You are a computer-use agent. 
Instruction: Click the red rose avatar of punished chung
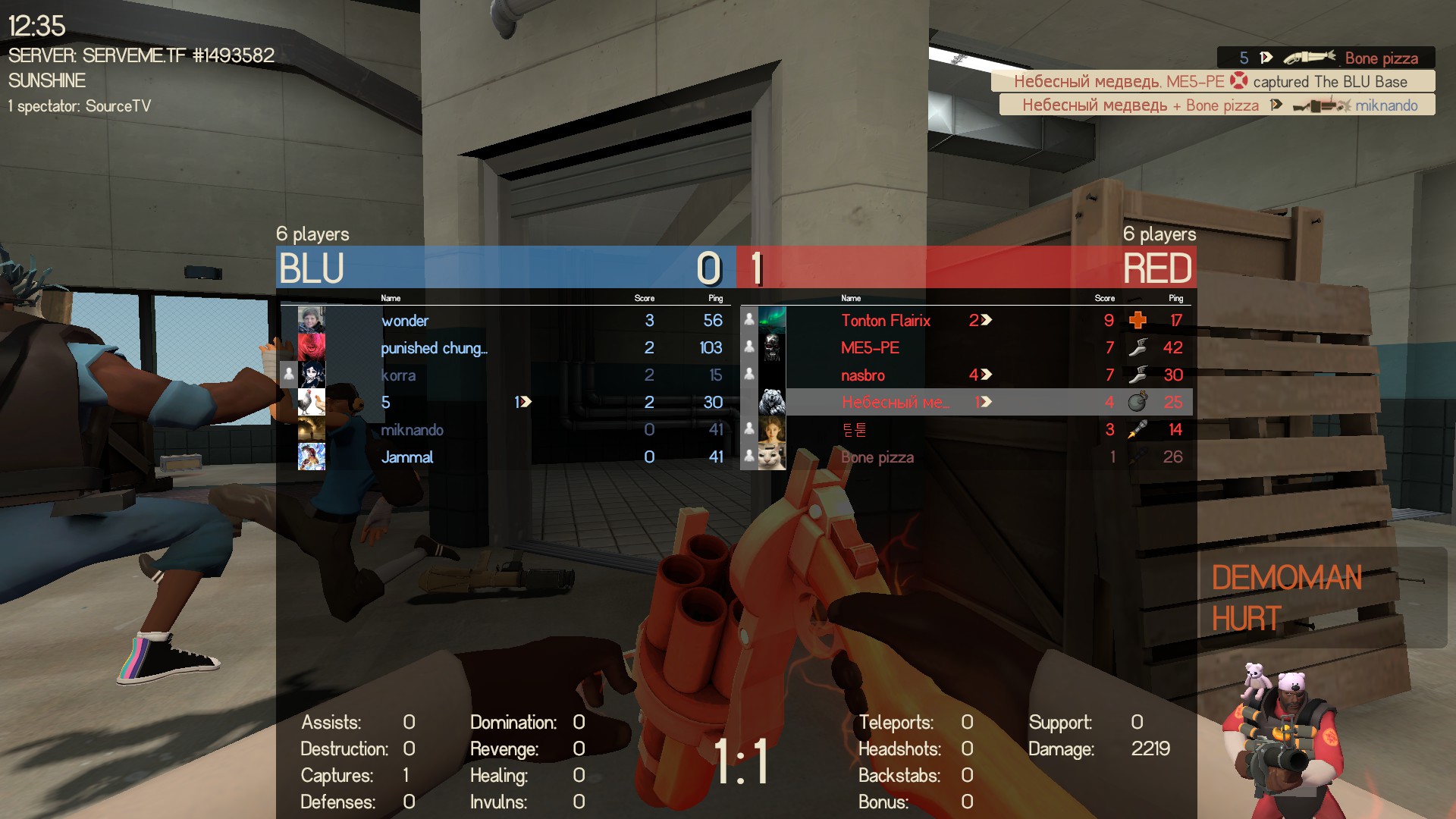click(x=311, y=348)
